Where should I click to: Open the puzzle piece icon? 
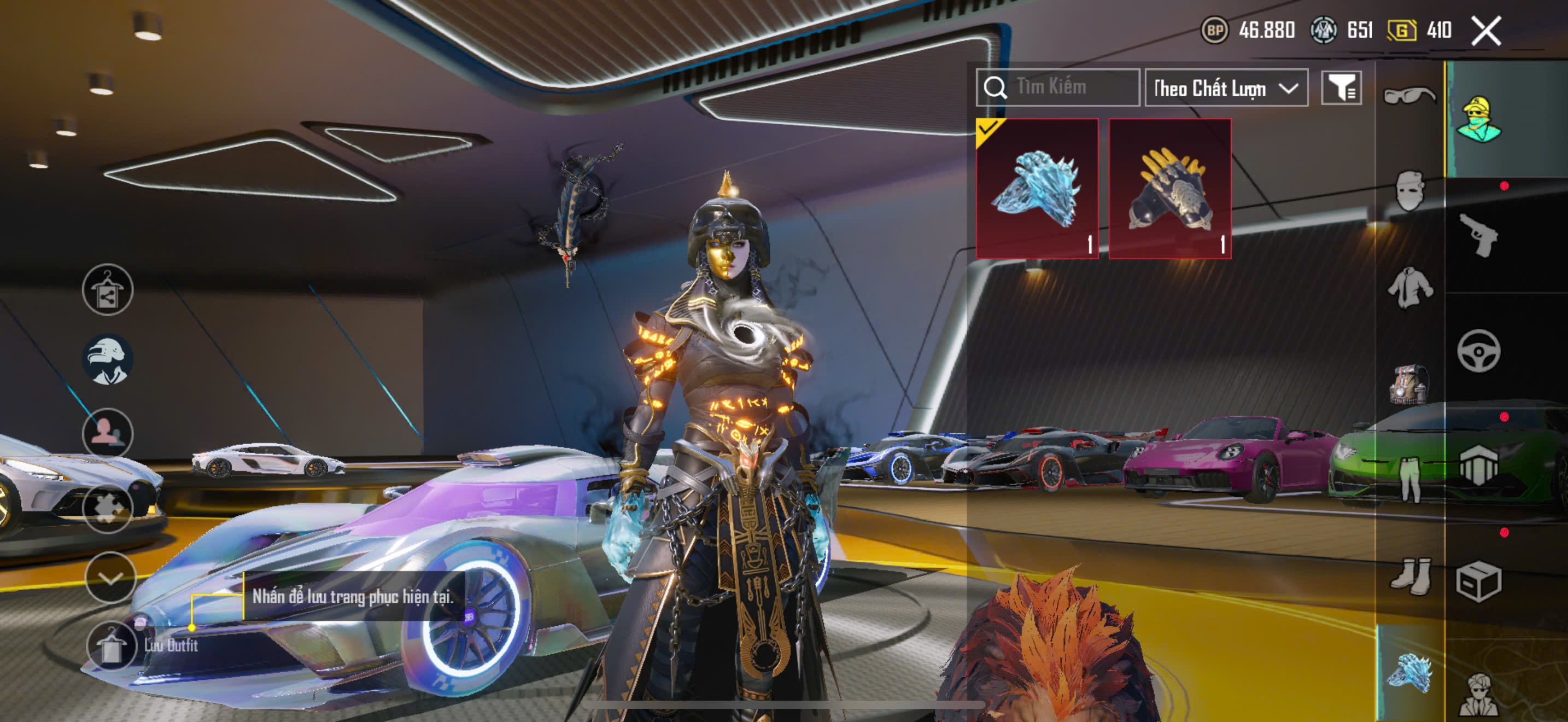[108, 506]
